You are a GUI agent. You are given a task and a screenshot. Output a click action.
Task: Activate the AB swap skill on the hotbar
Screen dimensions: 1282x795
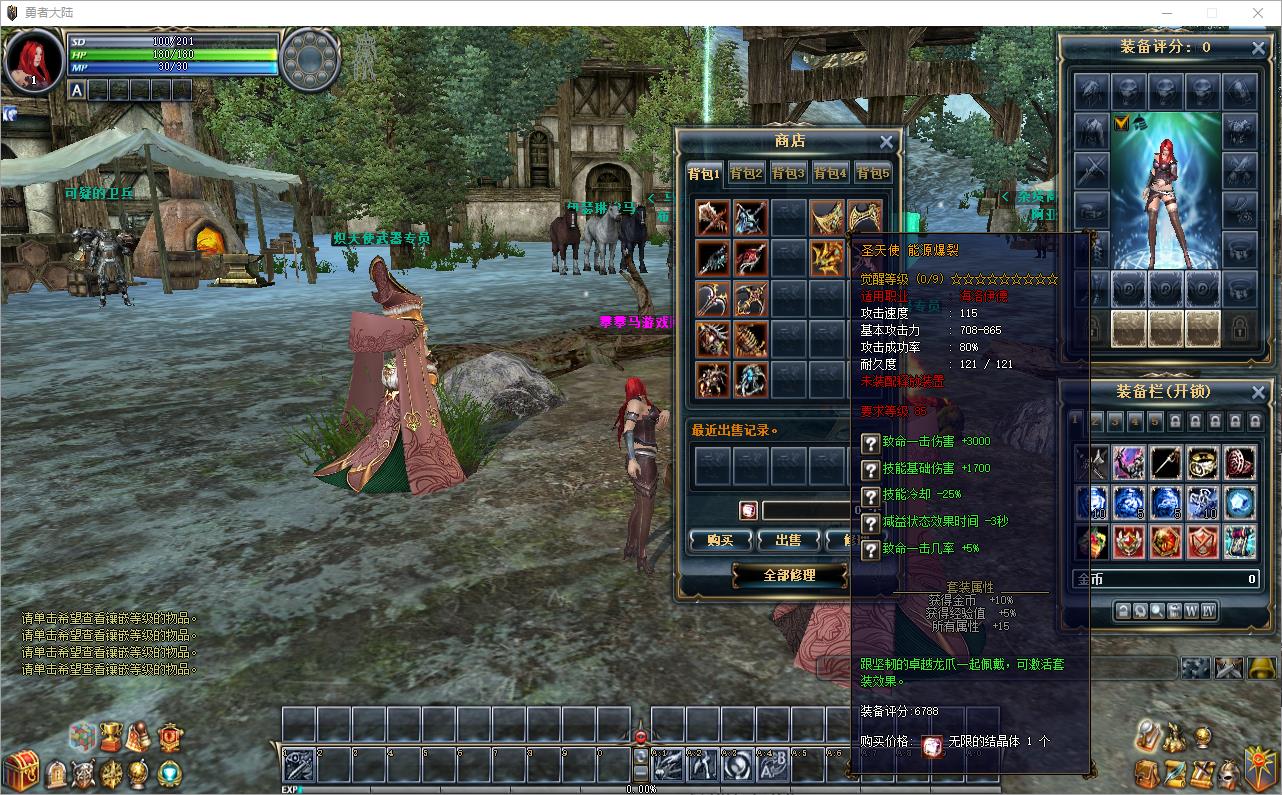769,767
